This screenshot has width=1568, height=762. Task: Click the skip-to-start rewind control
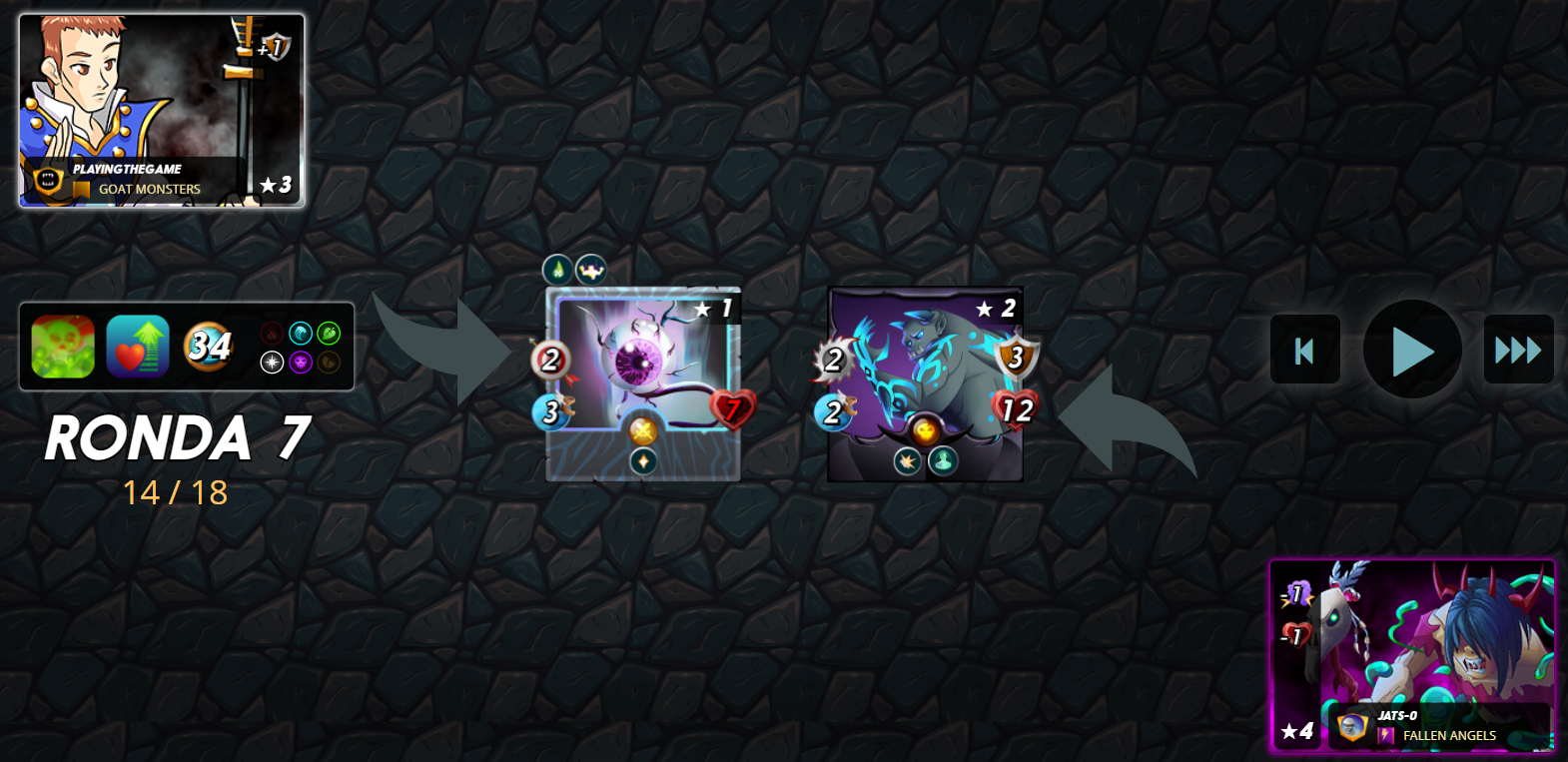coord(1304,350)
